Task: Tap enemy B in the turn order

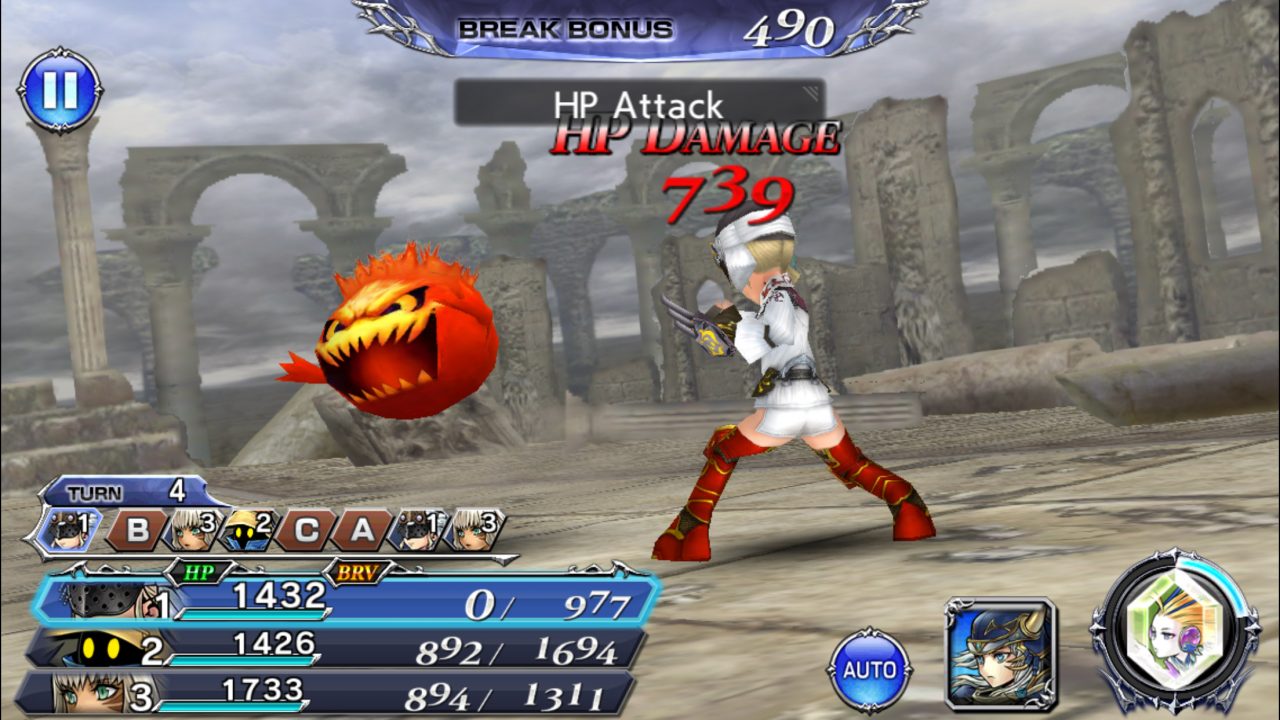Action: 137,530
